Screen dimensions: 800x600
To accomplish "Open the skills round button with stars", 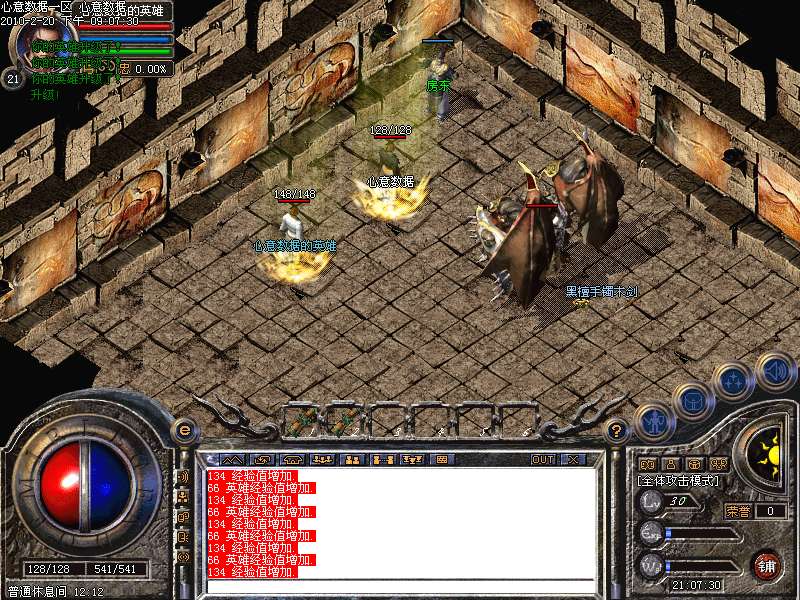I will (x=735, y=381).
